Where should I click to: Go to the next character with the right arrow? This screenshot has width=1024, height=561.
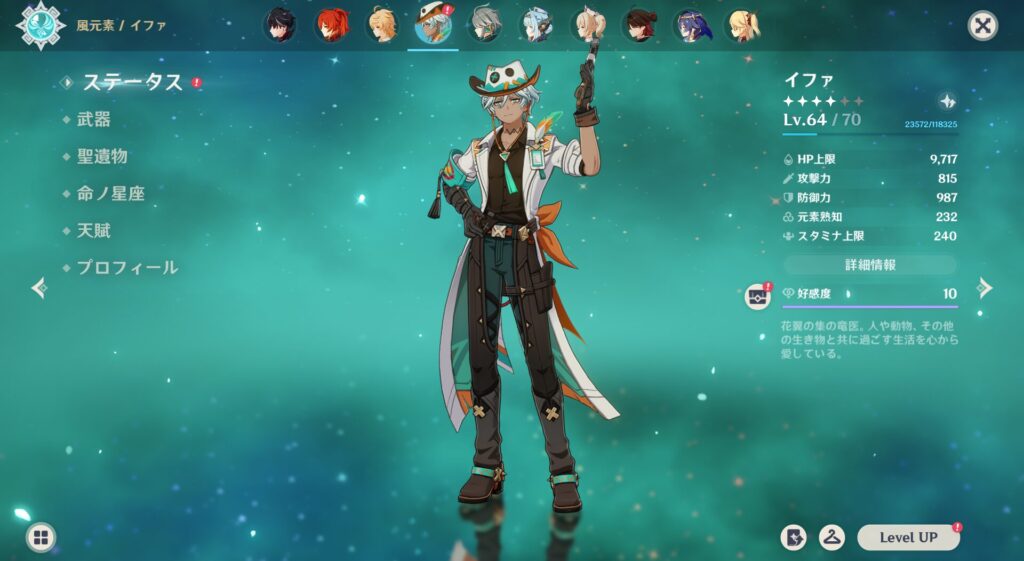coord(985,288)
